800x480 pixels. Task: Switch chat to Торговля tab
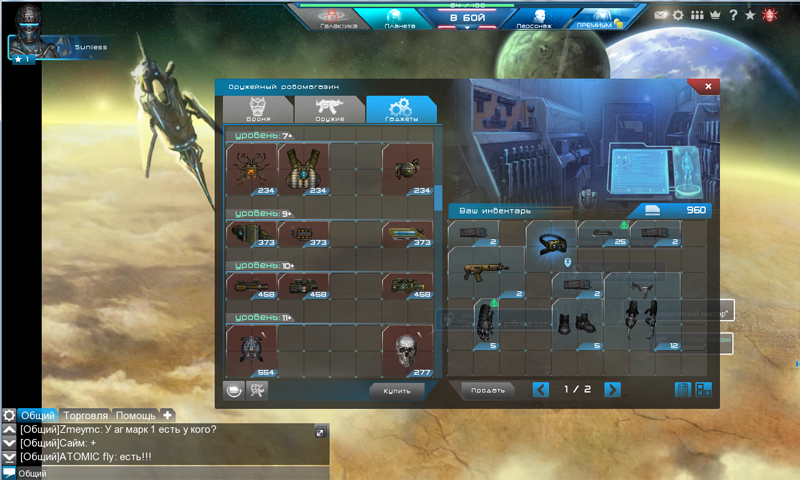[85, 415]
